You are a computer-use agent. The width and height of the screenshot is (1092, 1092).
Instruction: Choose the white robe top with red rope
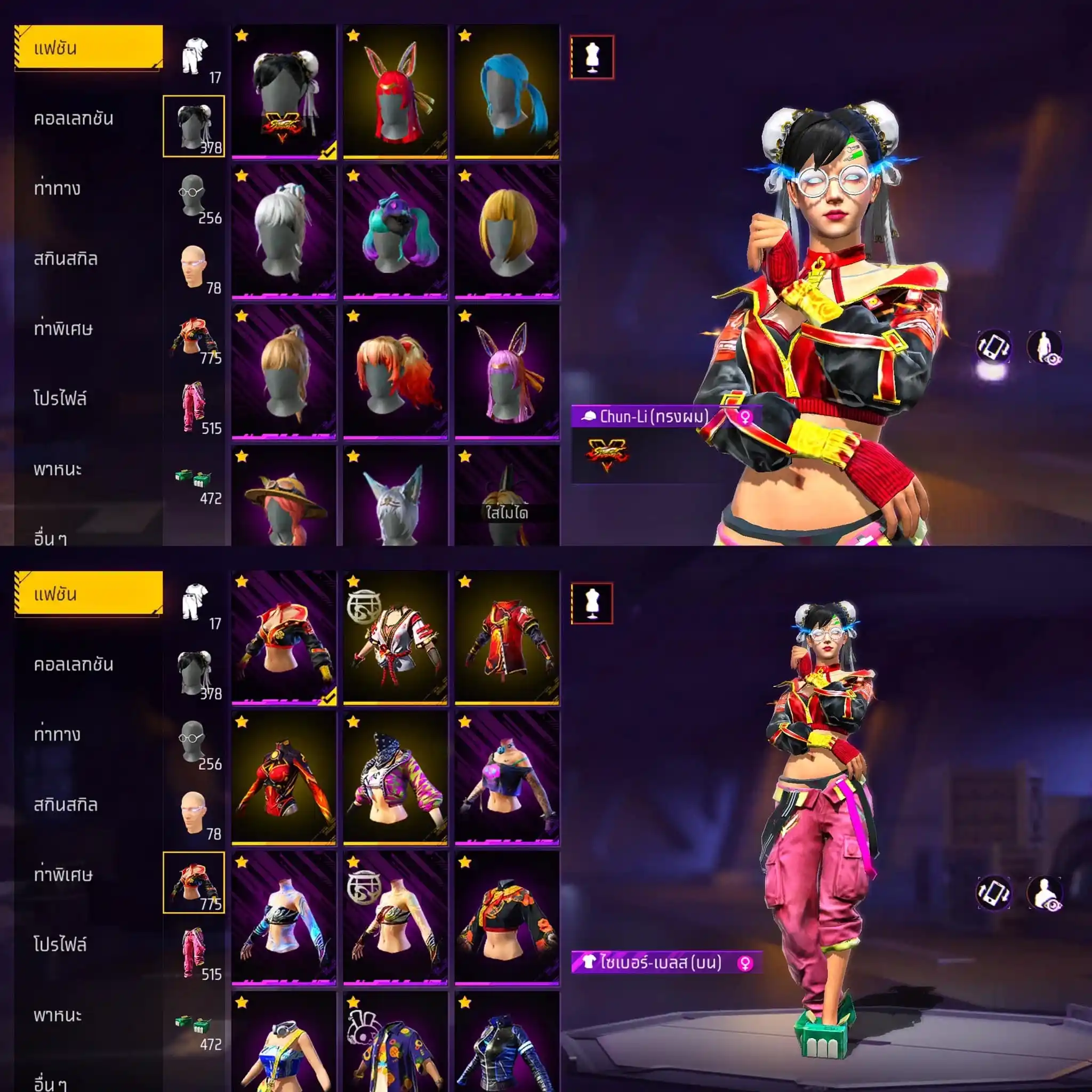pyautogui.click(x=395, y=638)
